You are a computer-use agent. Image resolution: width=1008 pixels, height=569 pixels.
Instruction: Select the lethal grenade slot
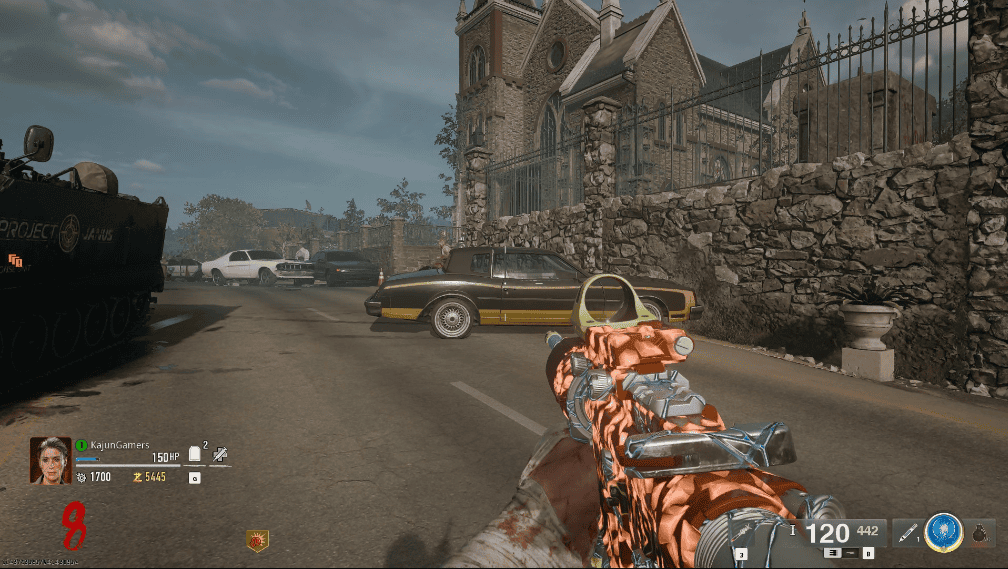pyautogui.click(x=982, y=534)
